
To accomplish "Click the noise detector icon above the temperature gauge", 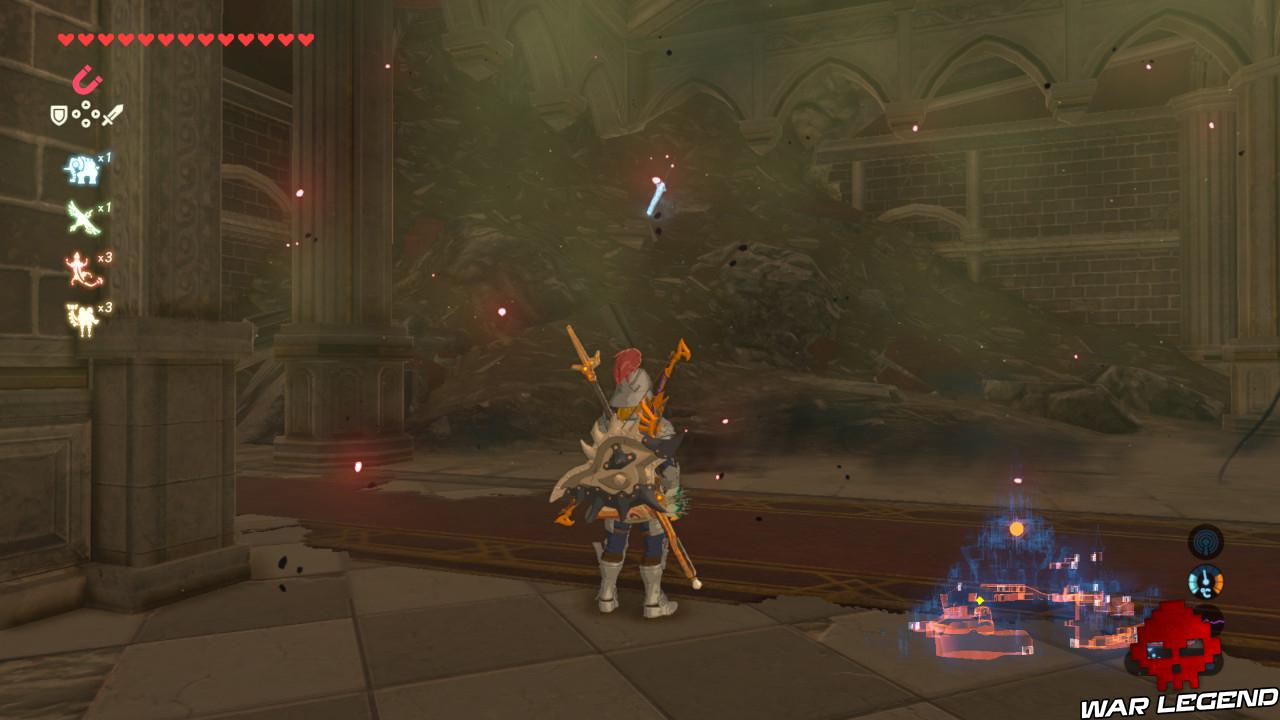I will pos(1205,542).
